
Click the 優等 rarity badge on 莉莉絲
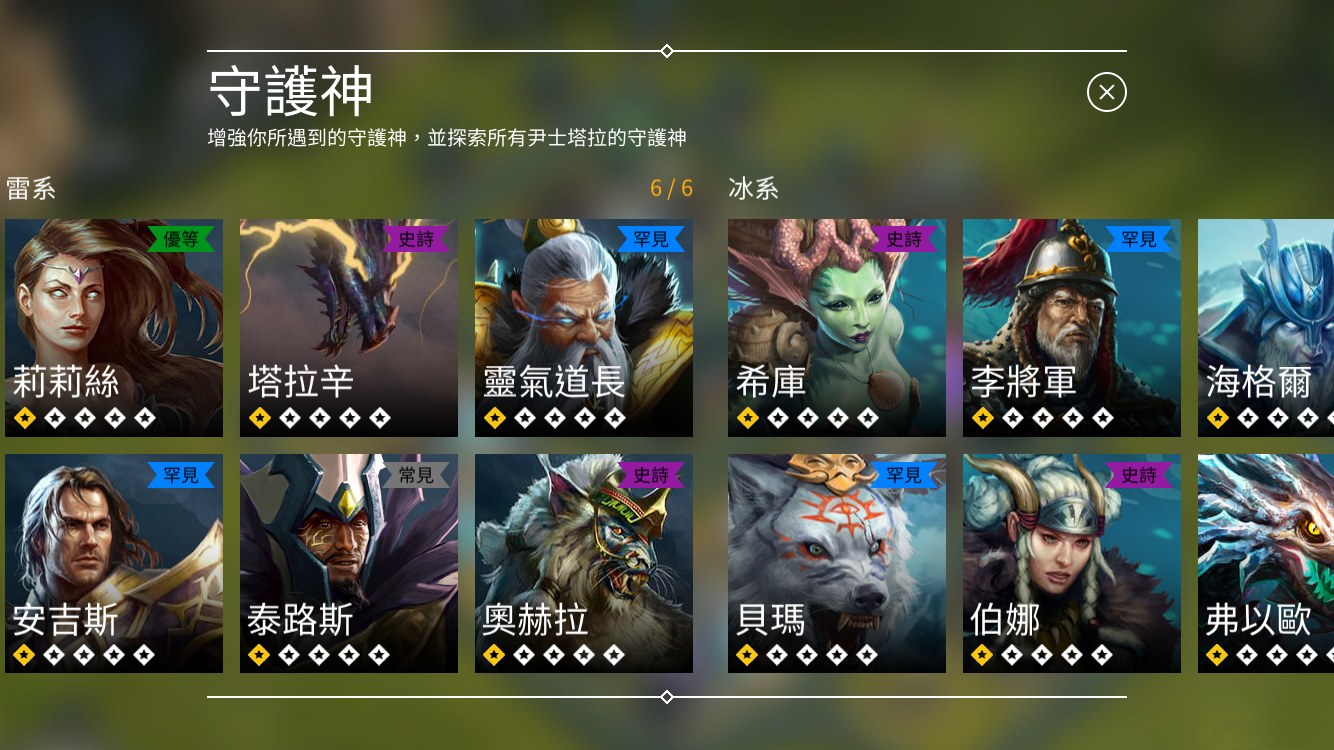(x=180, y=239)
